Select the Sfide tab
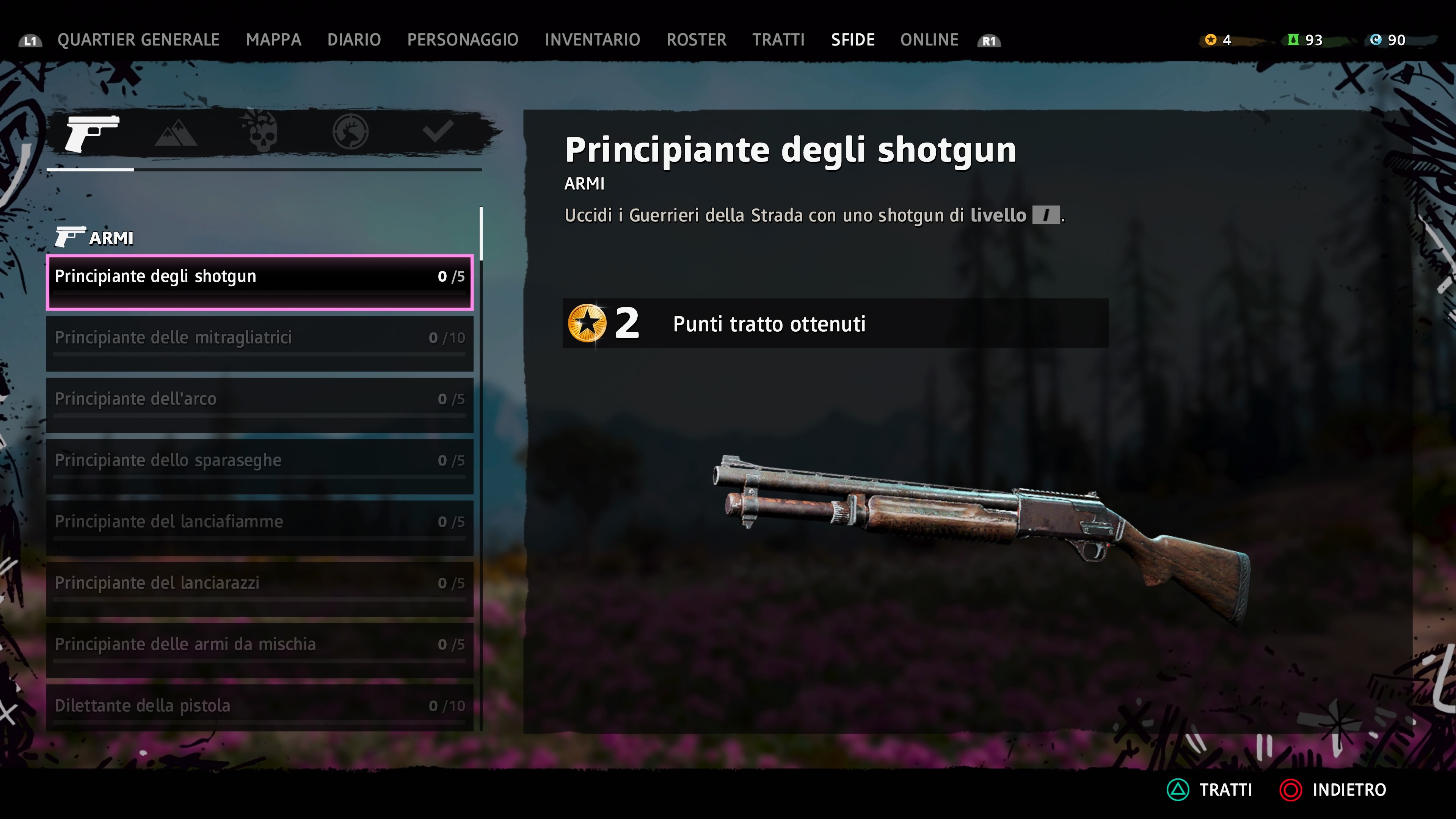1456x819 pixels. point(852,39)
